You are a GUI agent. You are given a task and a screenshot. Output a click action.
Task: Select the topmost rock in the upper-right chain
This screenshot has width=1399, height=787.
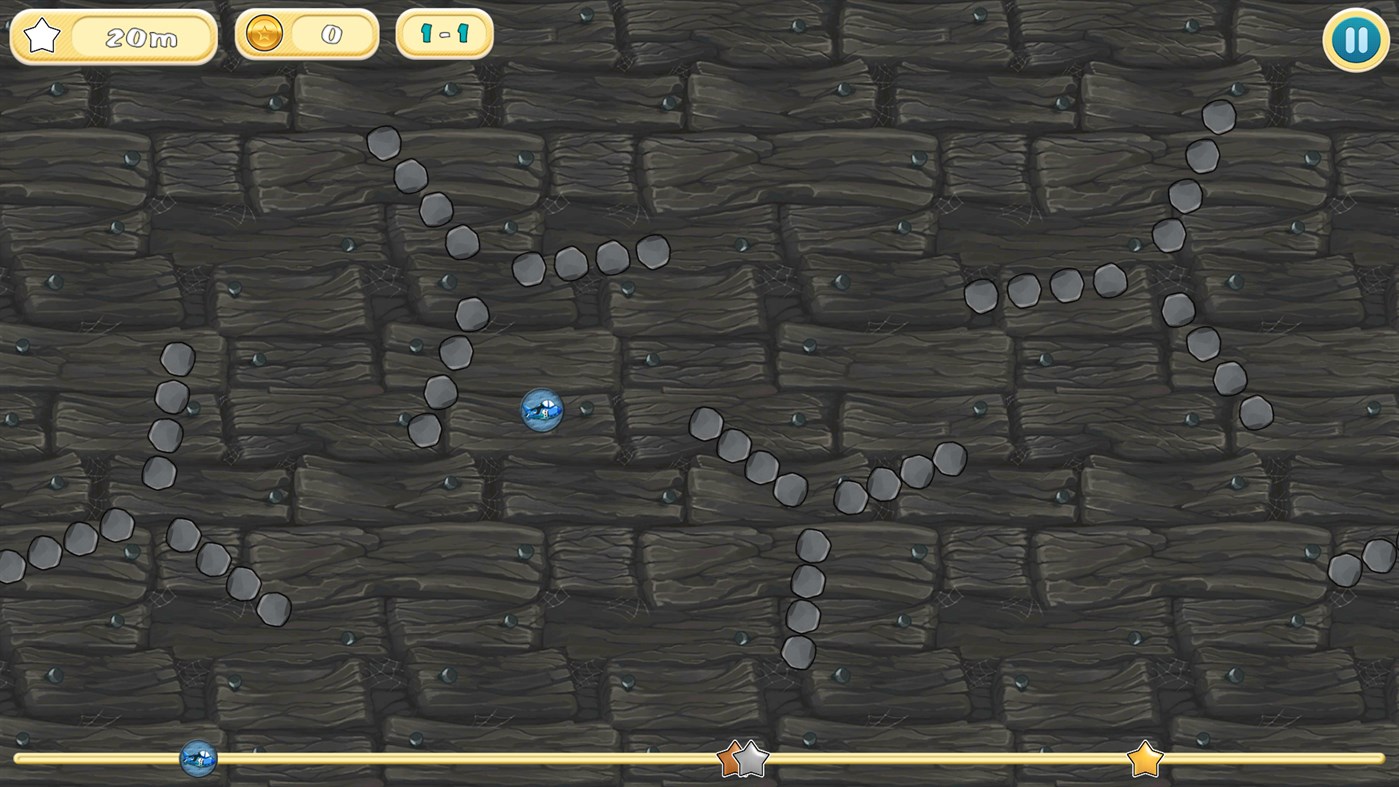point(1218,116)
